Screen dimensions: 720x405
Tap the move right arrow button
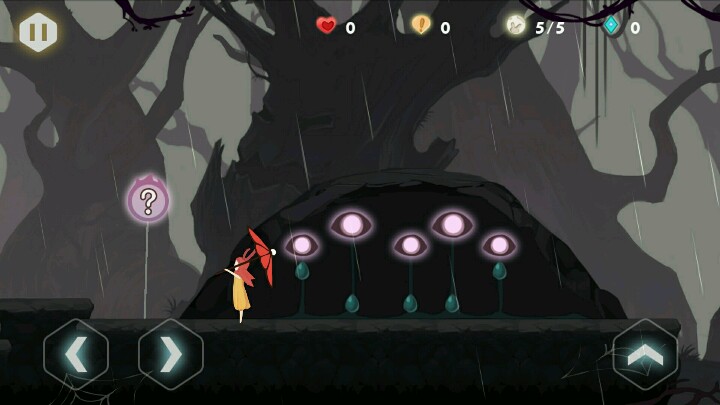(171, 354)
